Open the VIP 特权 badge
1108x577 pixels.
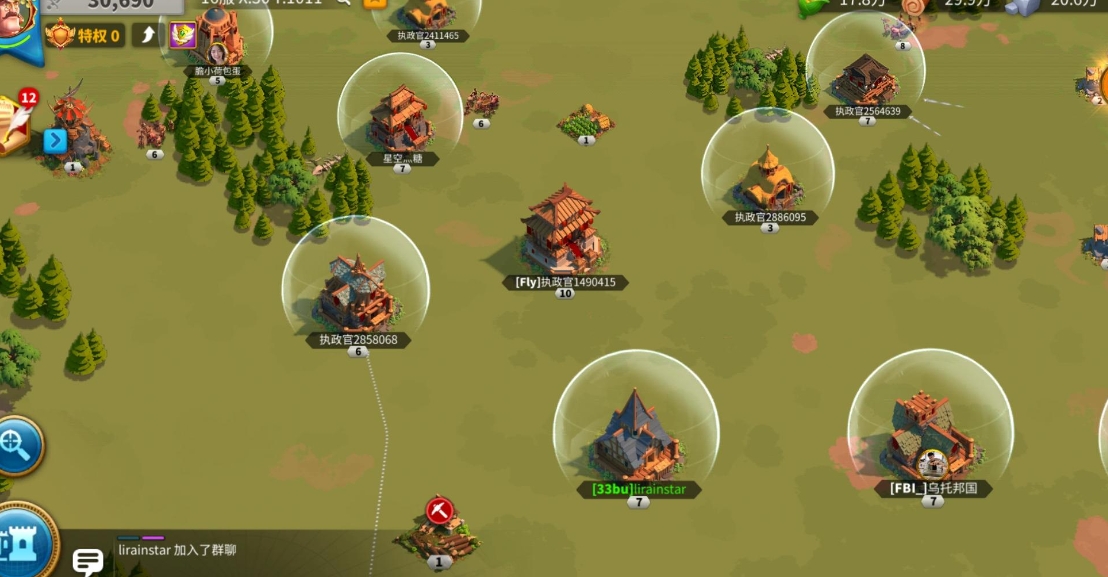coord(84,36)
